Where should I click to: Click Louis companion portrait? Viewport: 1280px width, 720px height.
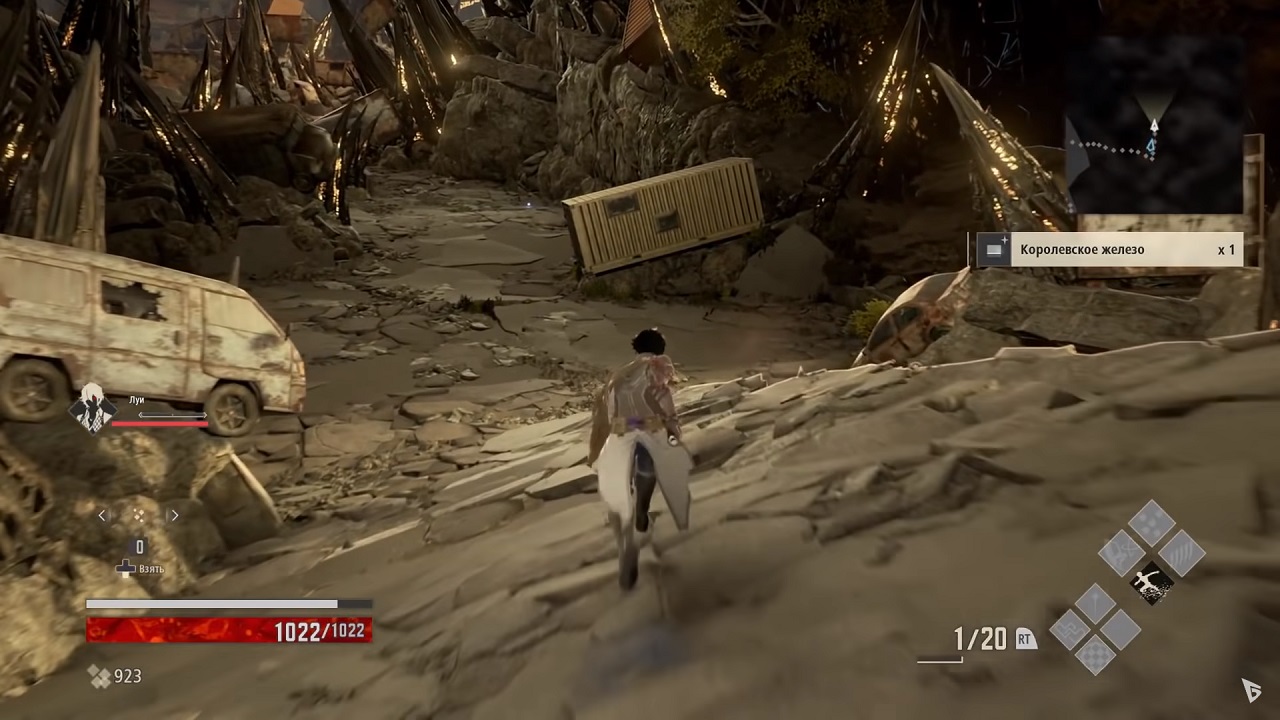[x=92, y=407]
